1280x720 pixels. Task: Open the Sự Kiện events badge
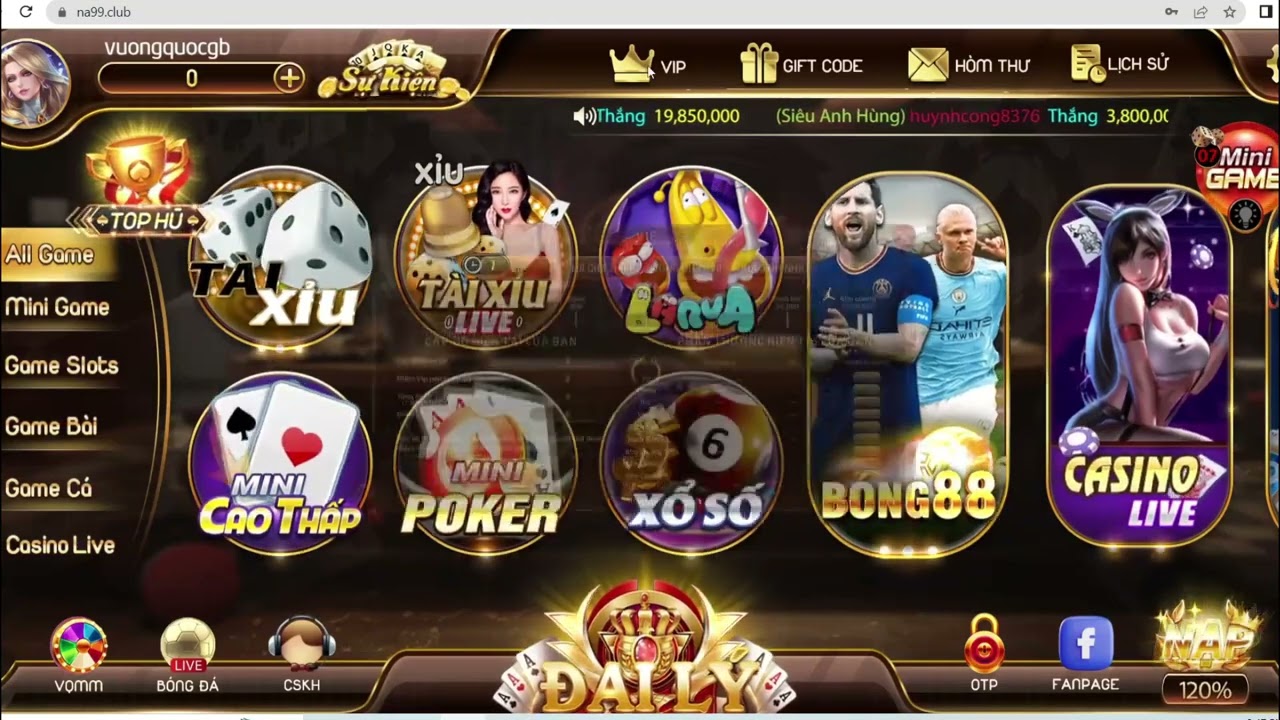click(390, 70)
